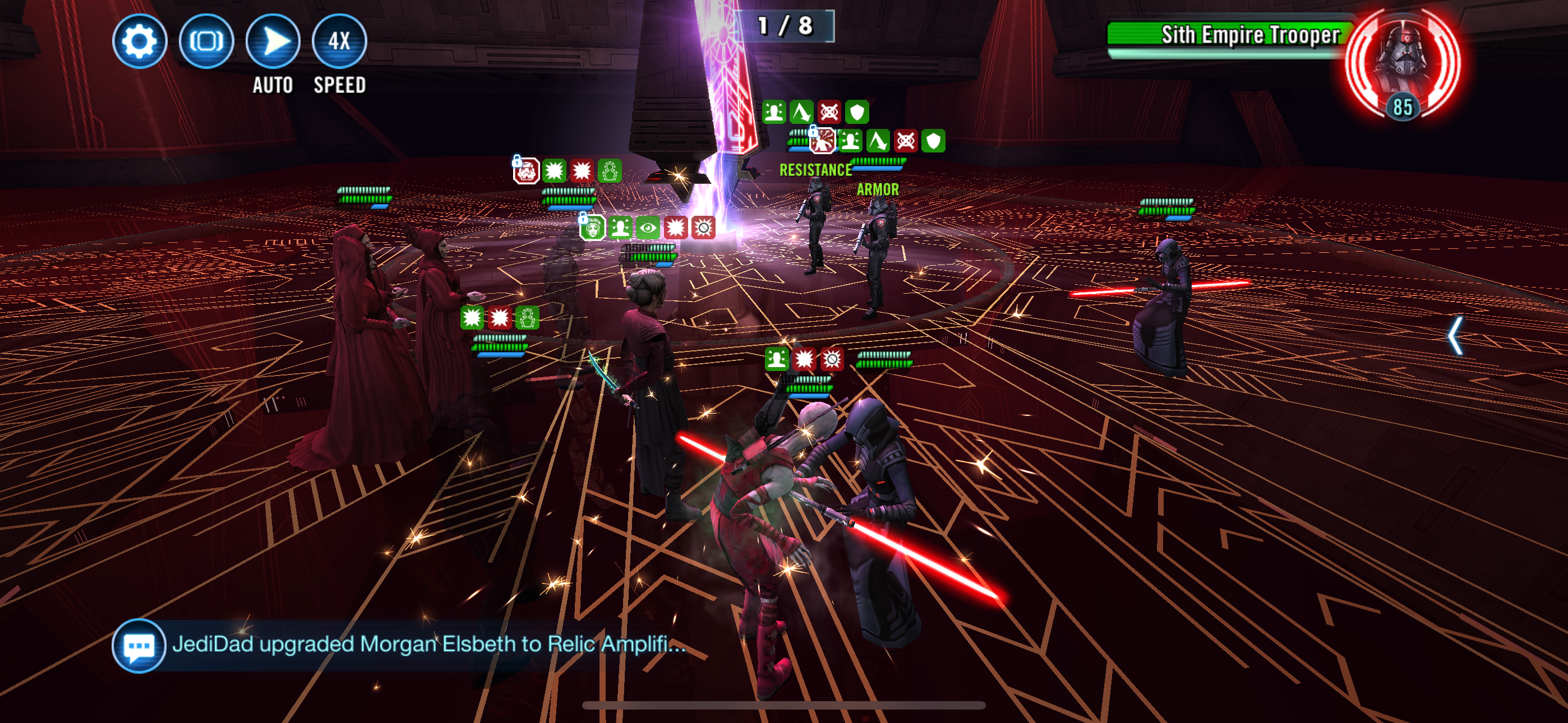Open the guild chat bubble
The image size is (1568, 723).
139,645
